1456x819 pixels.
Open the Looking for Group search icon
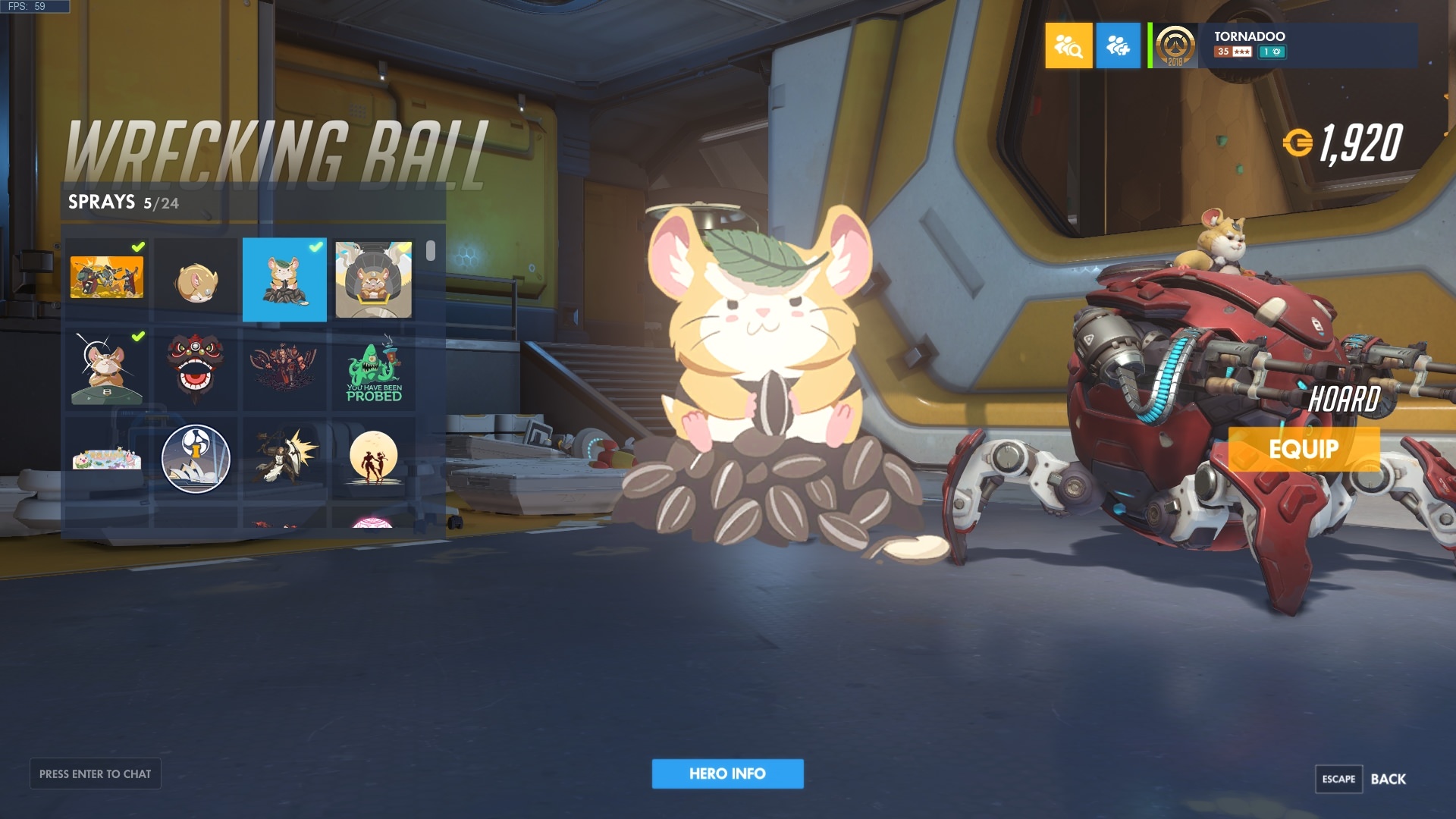click(1068, 46)
